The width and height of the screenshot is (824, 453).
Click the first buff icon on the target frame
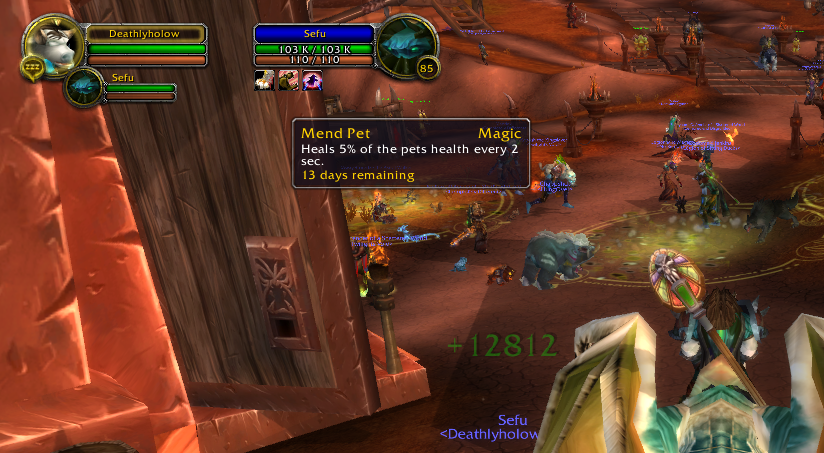[x=265, y=81]
